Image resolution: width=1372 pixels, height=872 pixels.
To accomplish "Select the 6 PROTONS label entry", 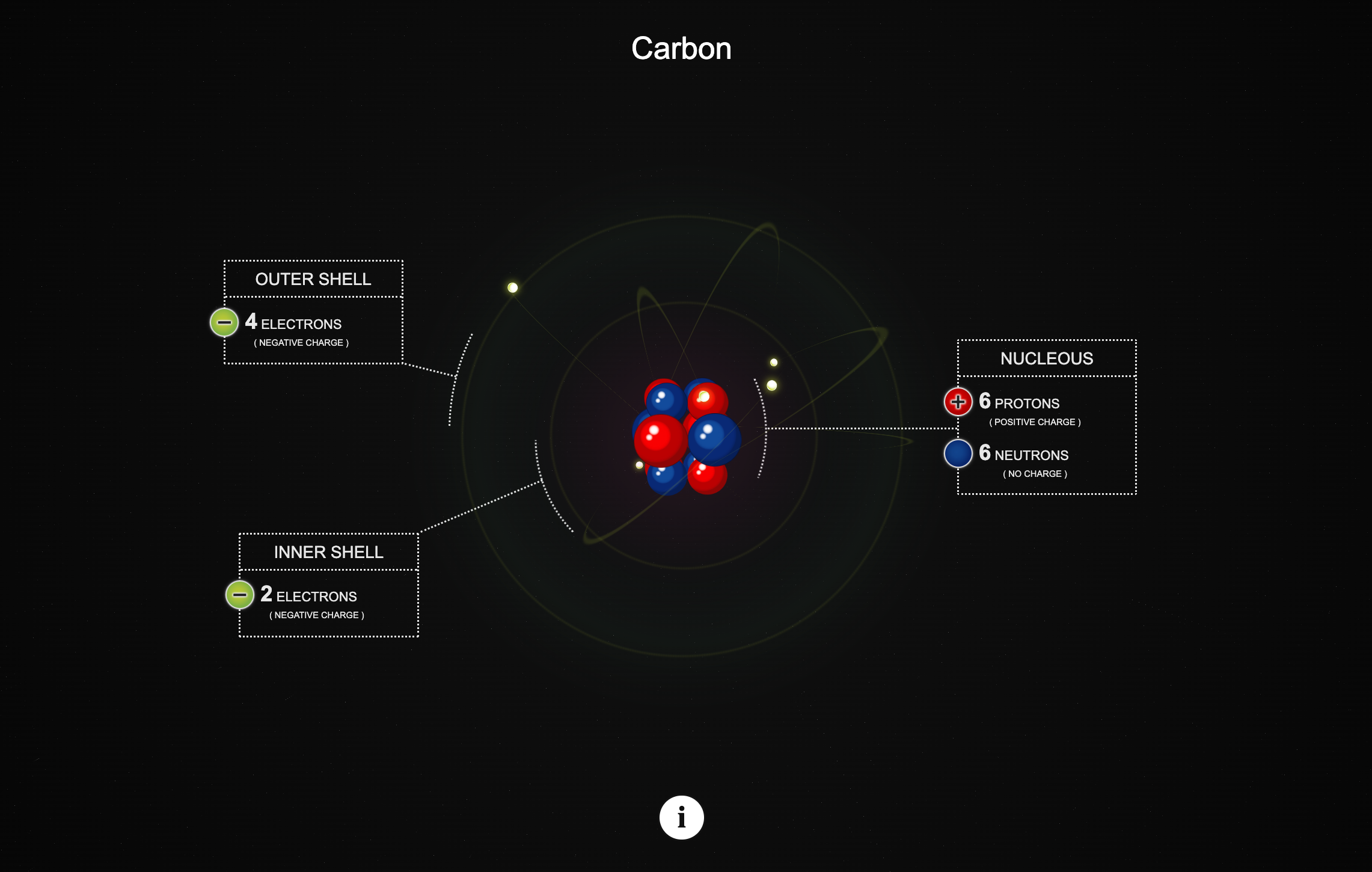I will (x=1020, y=404).
